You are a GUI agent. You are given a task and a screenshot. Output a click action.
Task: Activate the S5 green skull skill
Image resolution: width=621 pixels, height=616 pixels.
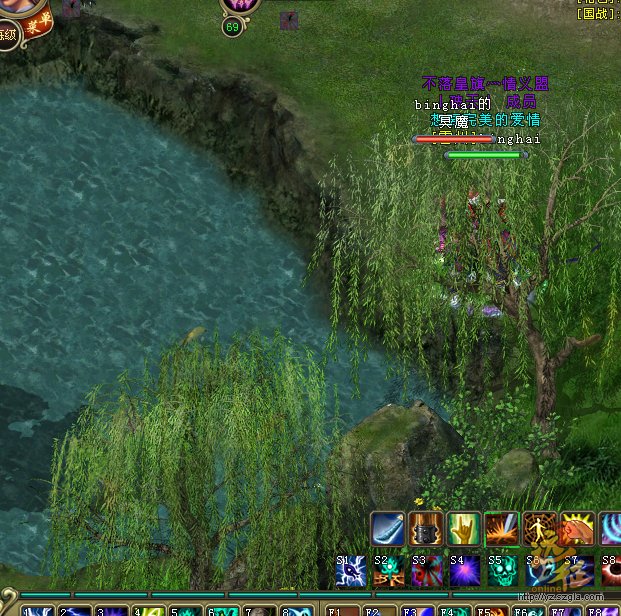(503, 572)
